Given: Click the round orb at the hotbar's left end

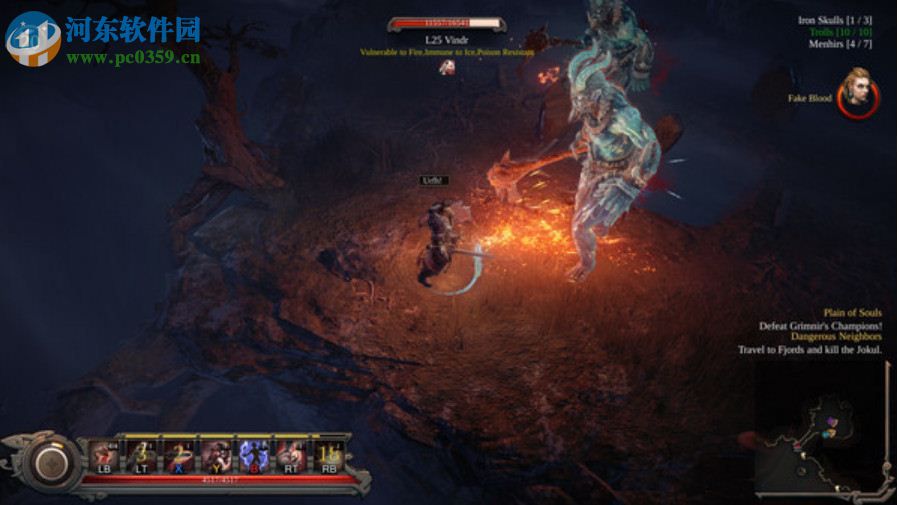Looking at the screenshot, I should click(x=48, y=461).
